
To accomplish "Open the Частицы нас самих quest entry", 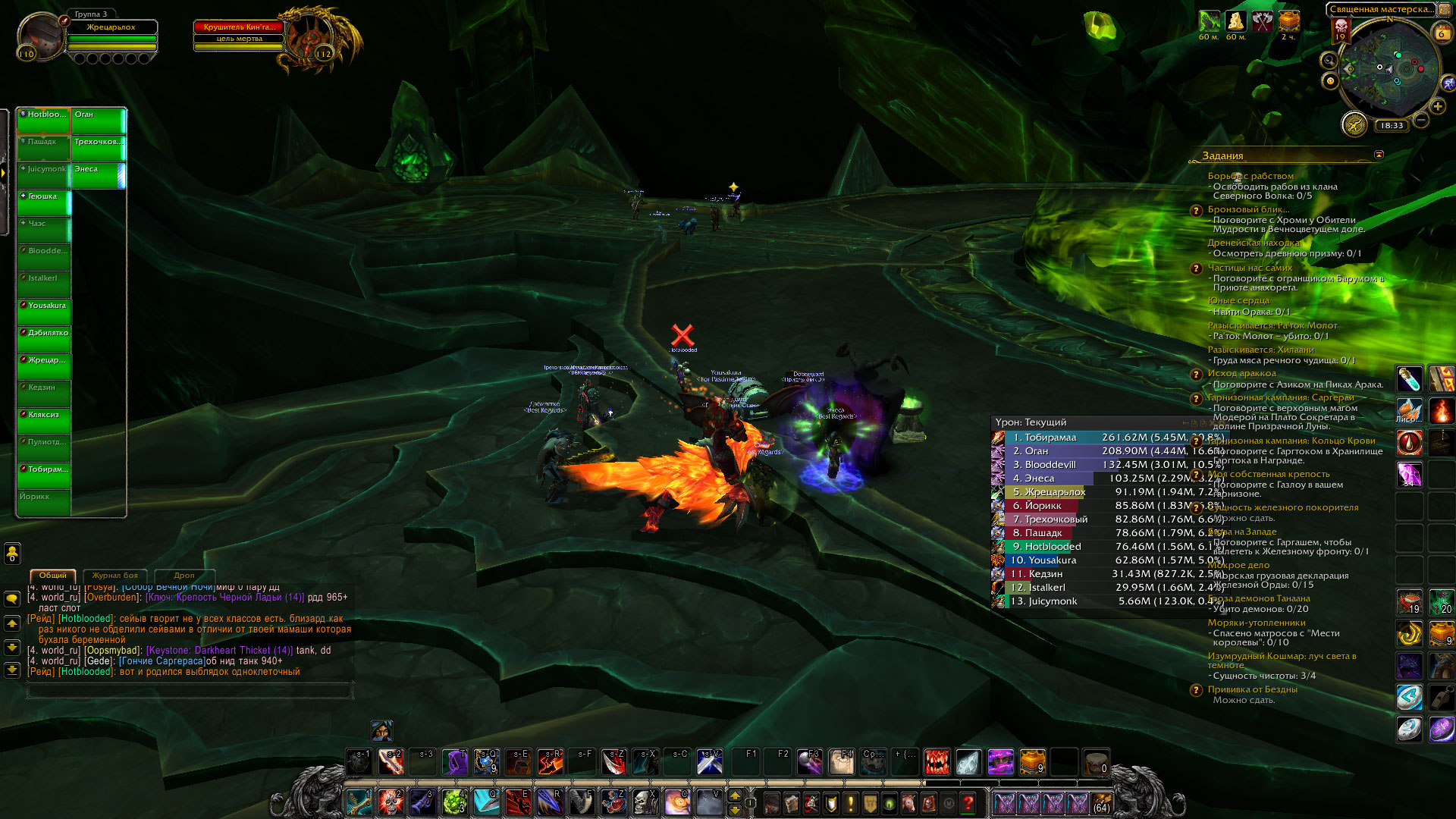I will pyautogui.click(x=1250, y=268).
